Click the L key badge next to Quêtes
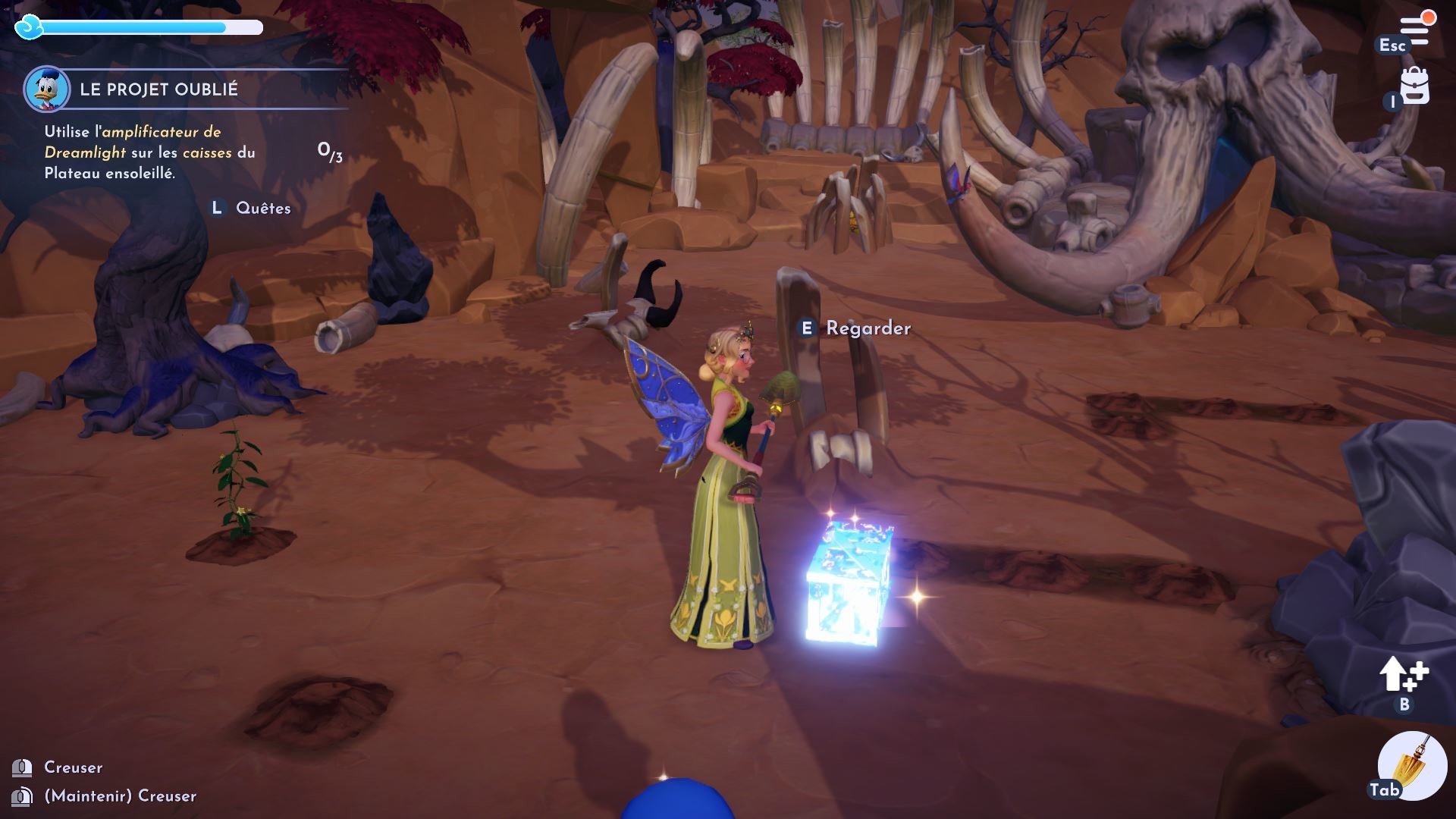Image resolution: width=1456 pixels, height=819 pixels. (x=218, y=206)
